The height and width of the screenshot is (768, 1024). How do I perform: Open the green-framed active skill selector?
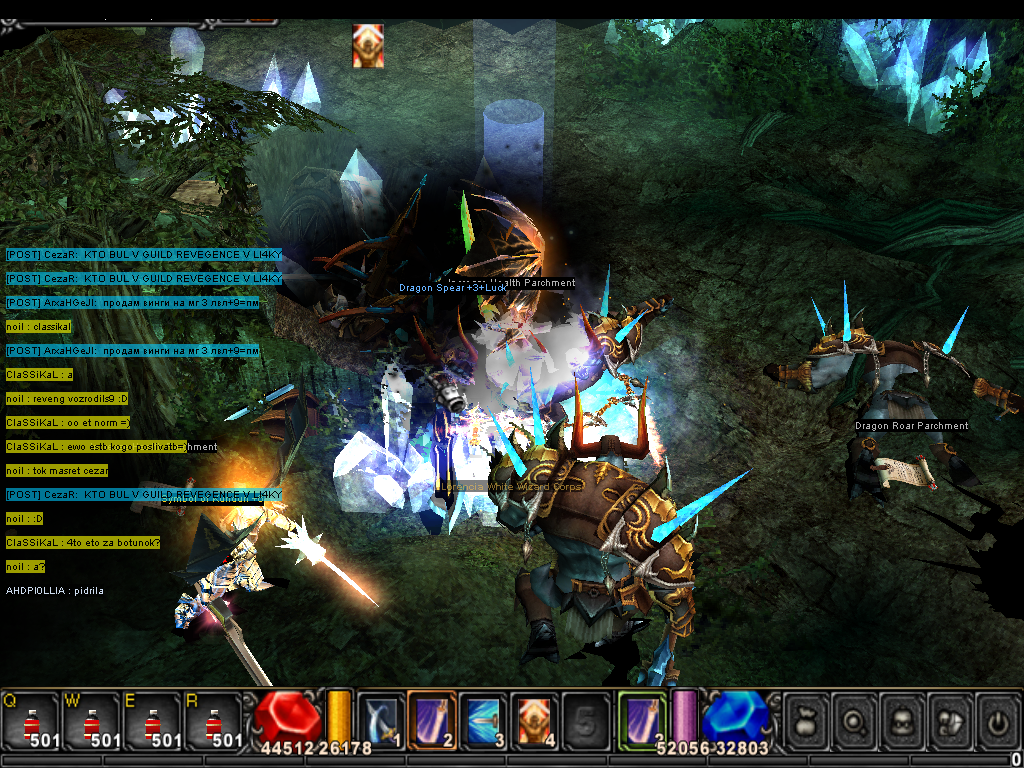click(x=642, y=720)
